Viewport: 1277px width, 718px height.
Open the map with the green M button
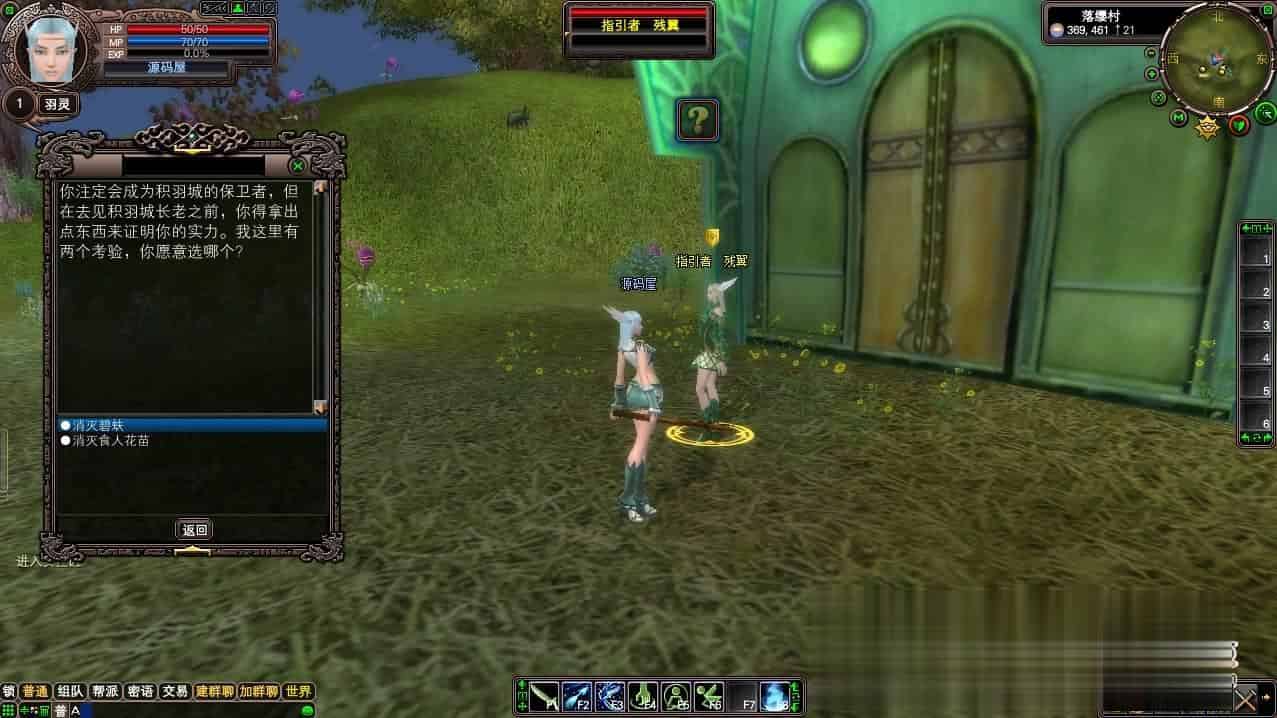pyautogui.click(x=1179, y=118)
